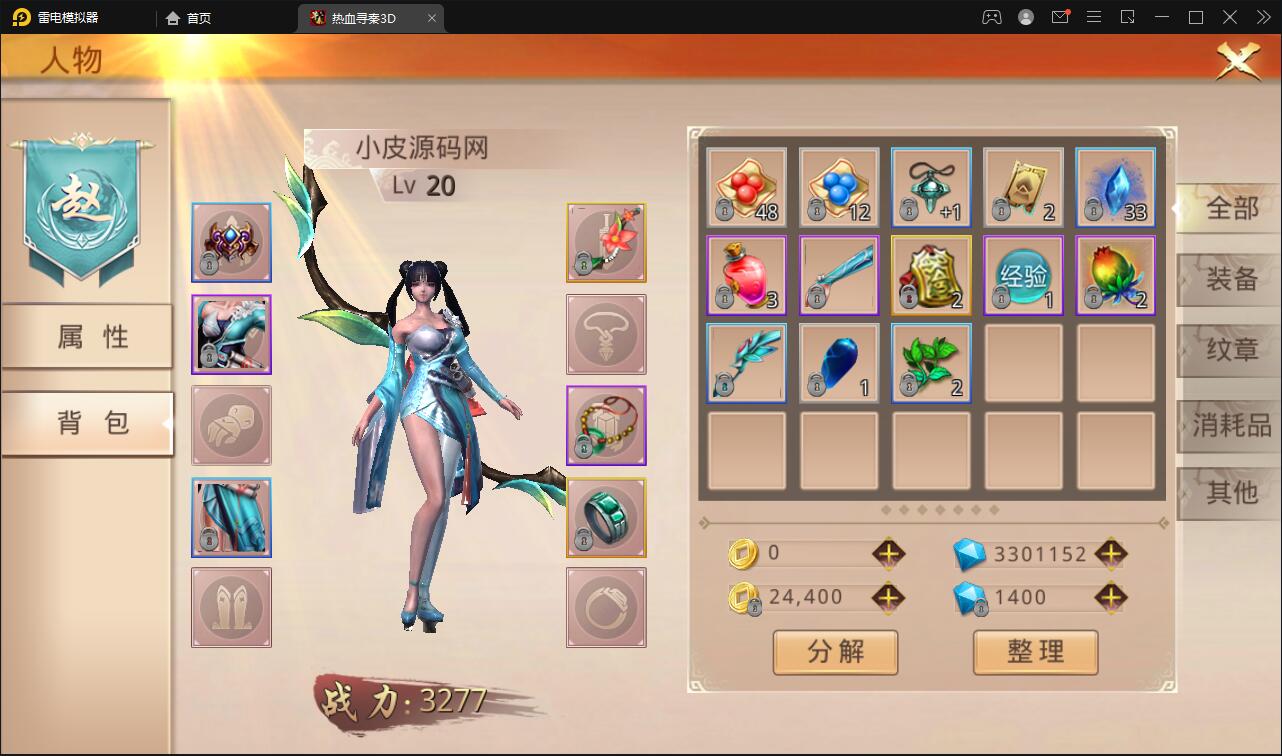Choose the blue crystal stack of 33
The width and height of the screenshot is (1282, 756).
(1115, 187)
